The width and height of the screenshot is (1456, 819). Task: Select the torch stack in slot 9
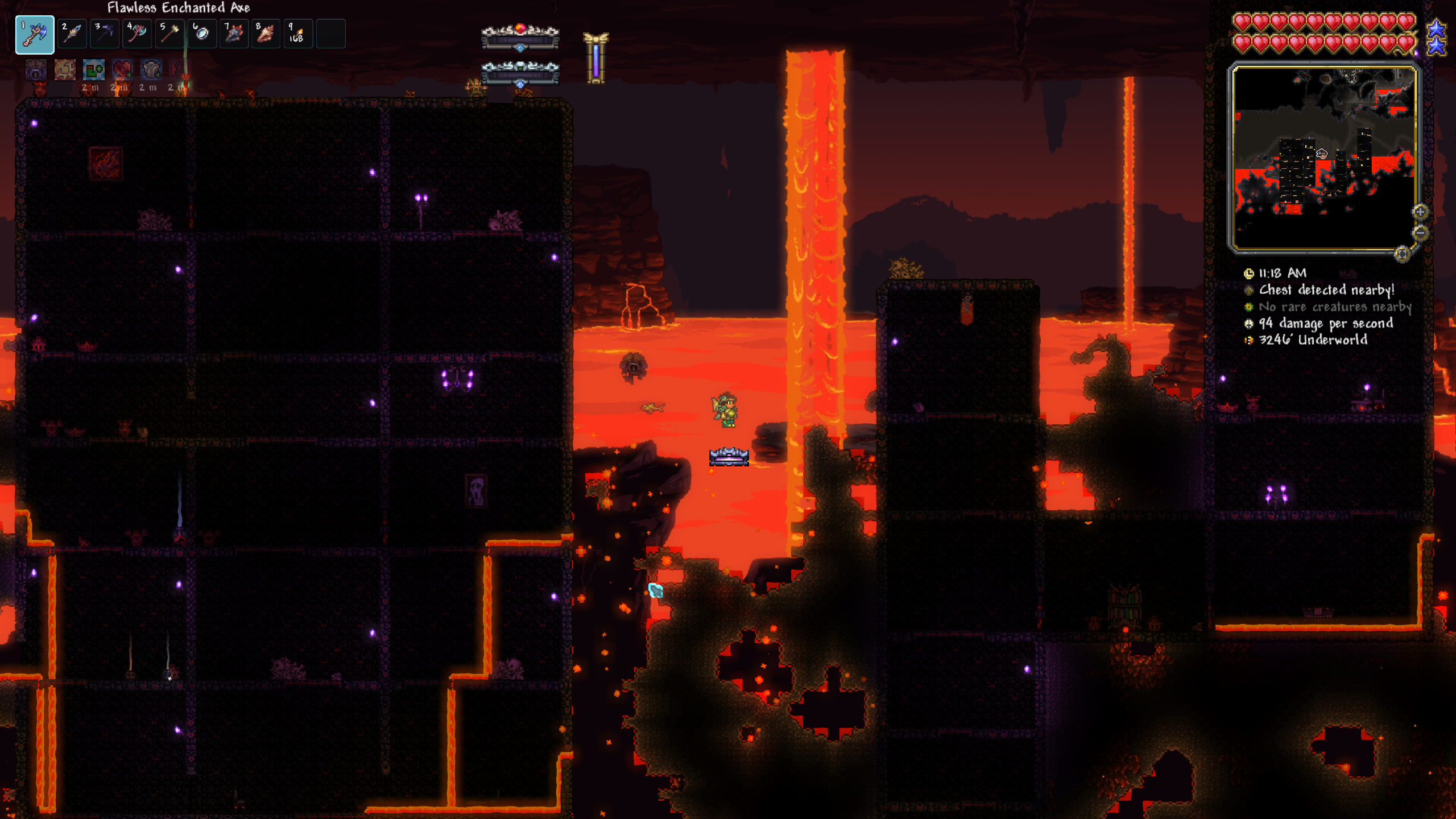[x=299, y=34]
